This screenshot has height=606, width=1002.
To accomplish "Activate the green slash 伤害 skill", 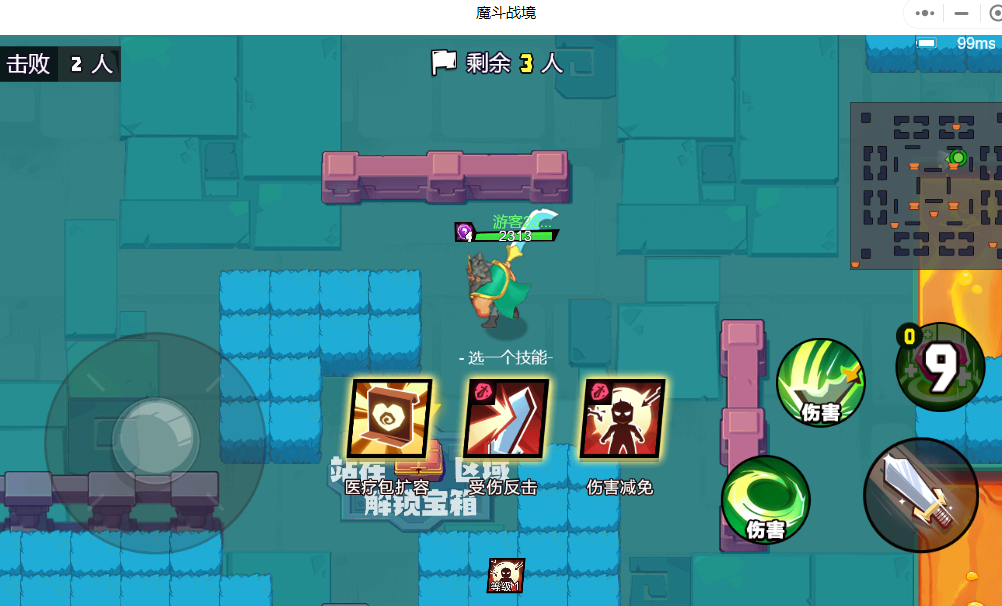I will click(820, 383).
